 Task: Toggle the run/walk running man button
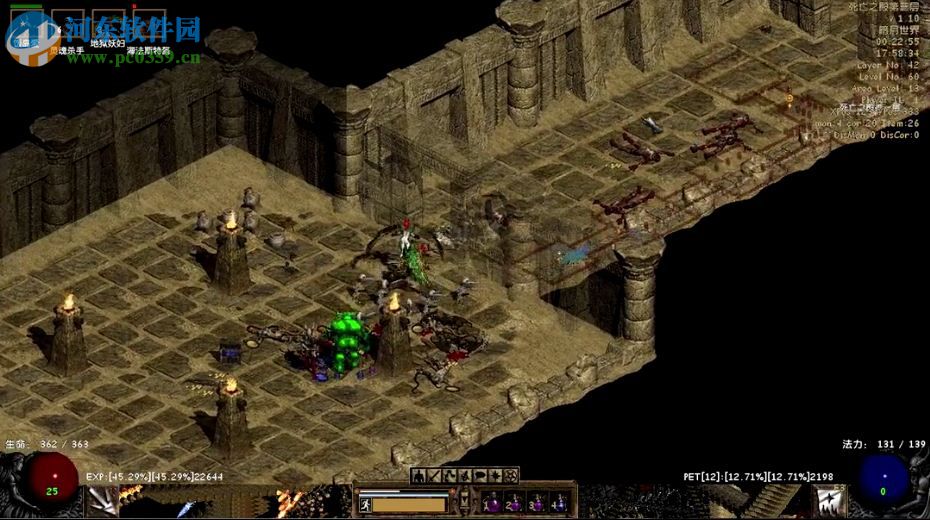(365, 504)
